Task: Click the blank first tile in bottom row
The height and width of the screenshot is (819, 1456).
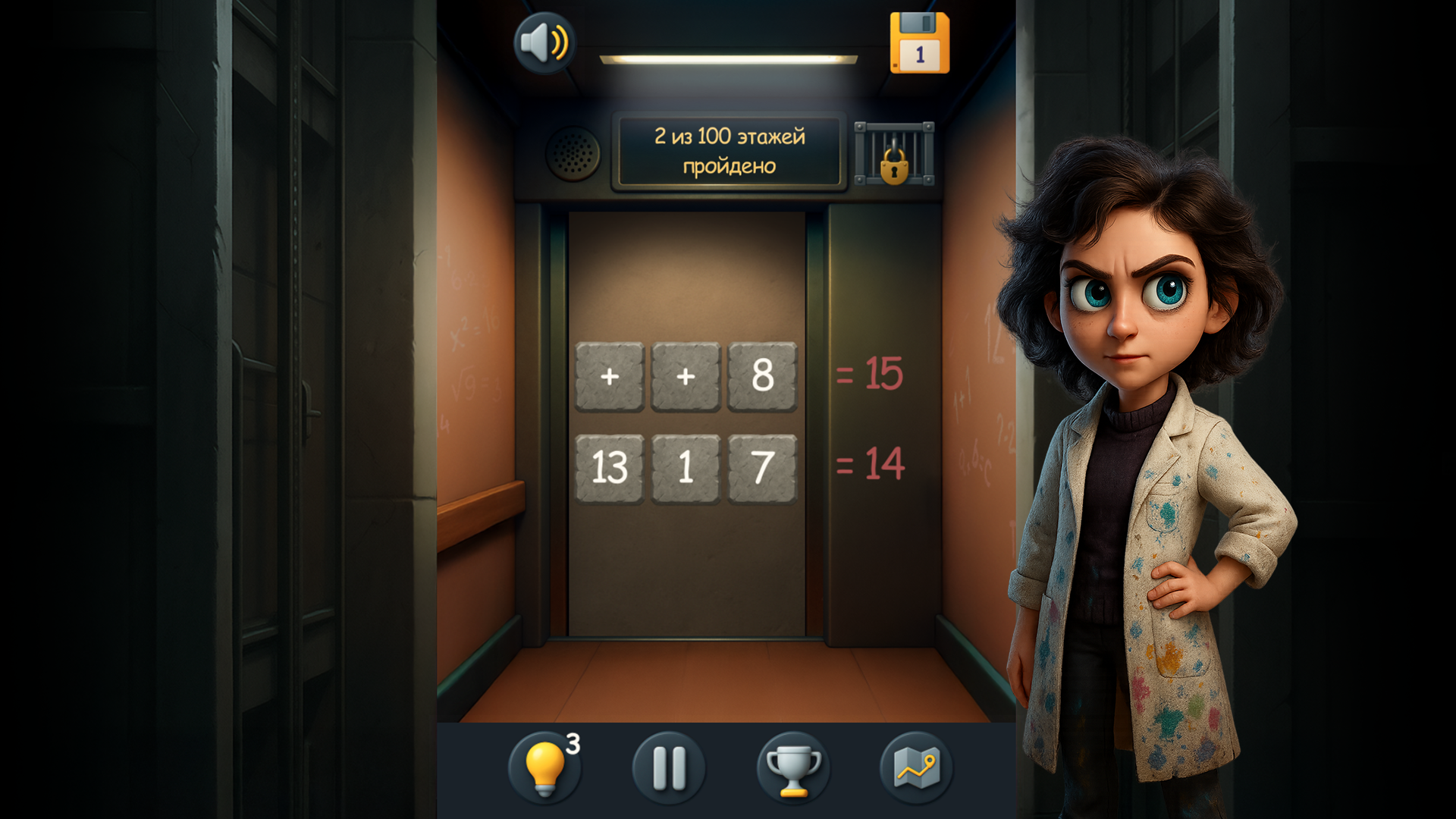Action: click(x=609, y=468)
